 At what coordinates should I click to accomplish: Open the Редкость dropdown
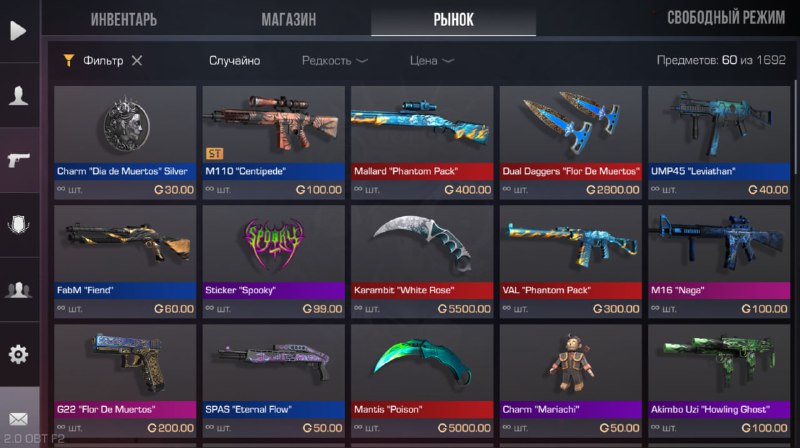(334, 61)
